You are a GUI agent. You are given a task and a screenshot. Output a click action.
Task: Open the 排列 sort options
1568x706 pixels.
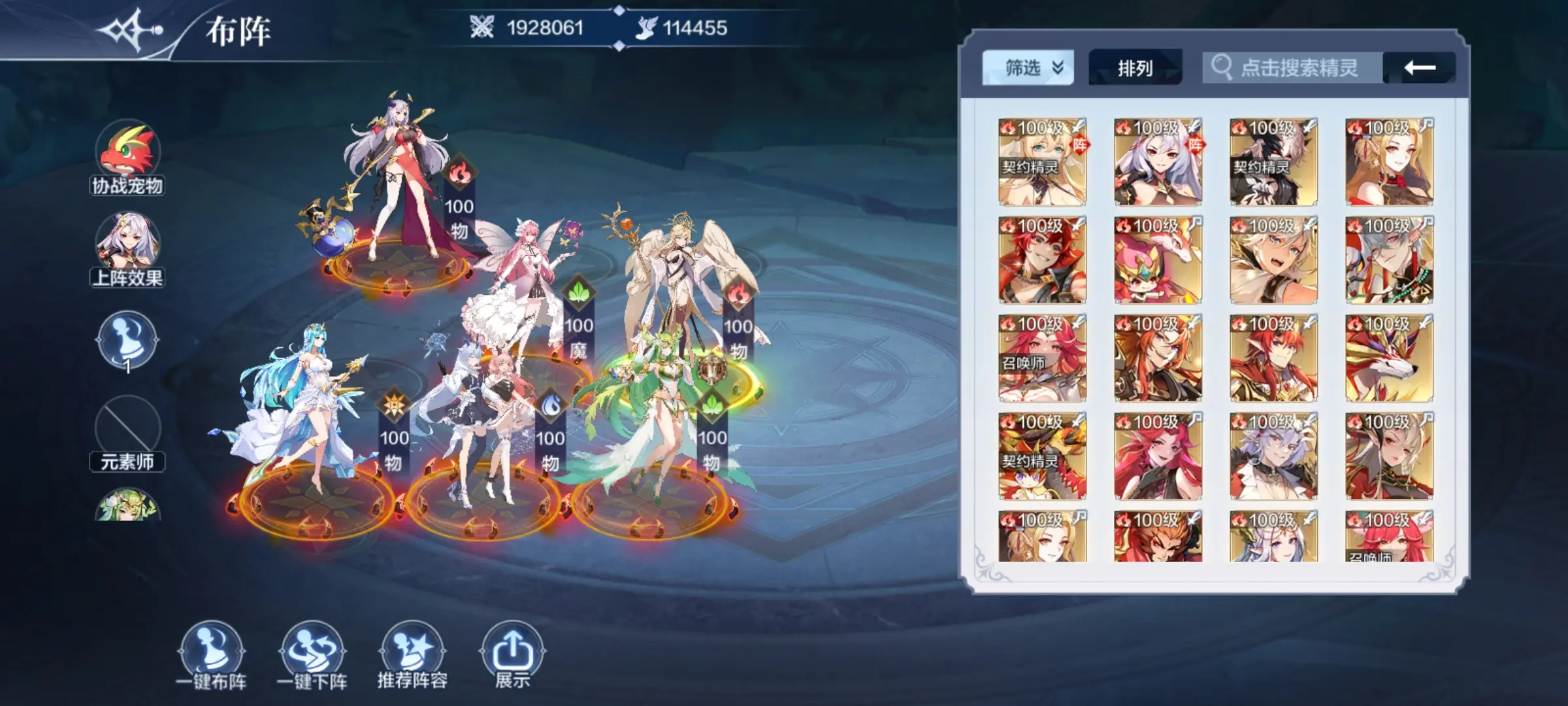[x=1135, y=68]
